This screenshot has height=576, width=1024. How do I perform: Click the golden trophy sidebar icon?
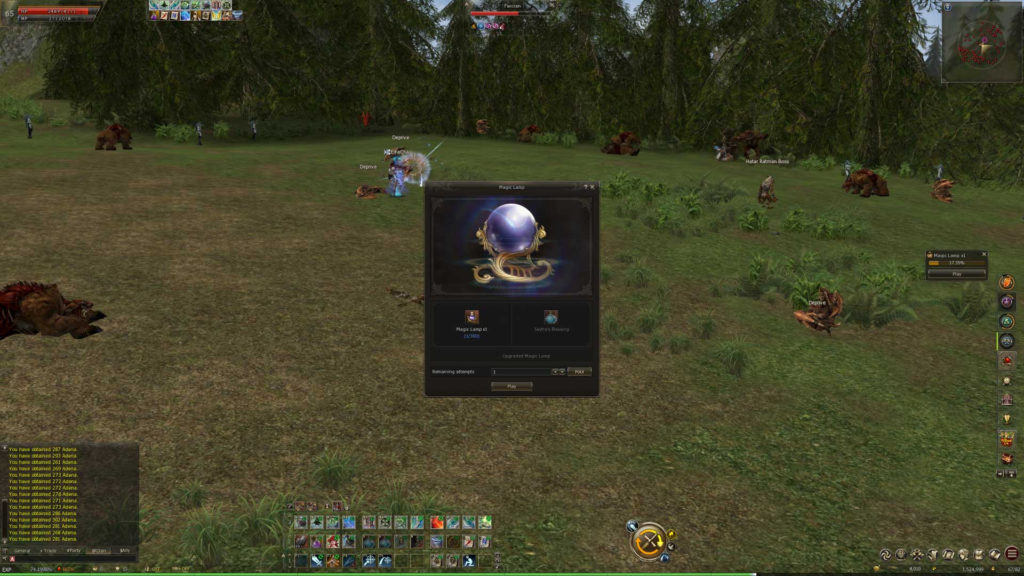1006,418
